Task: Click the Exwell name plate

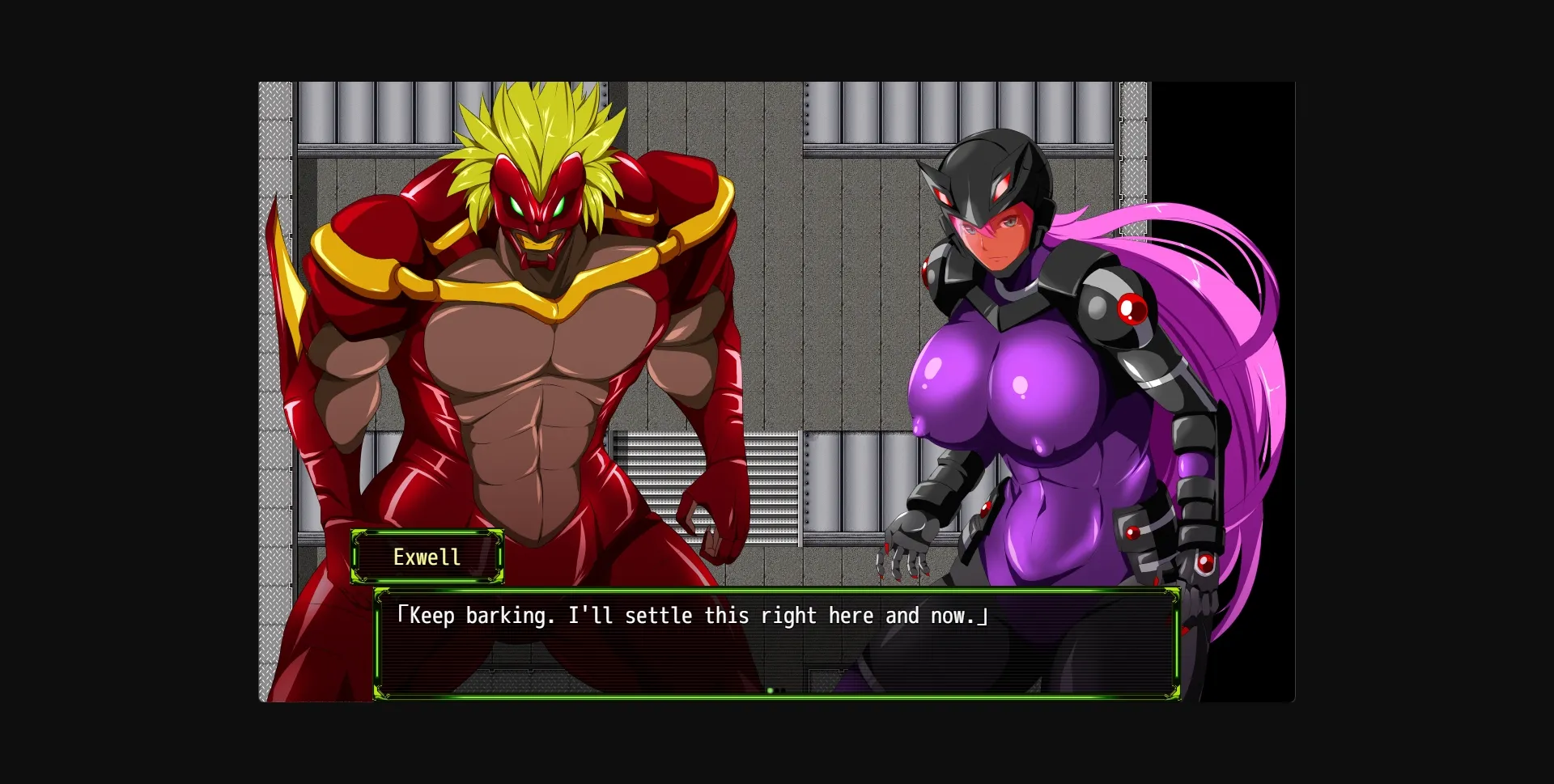Action: click(427, 557)
